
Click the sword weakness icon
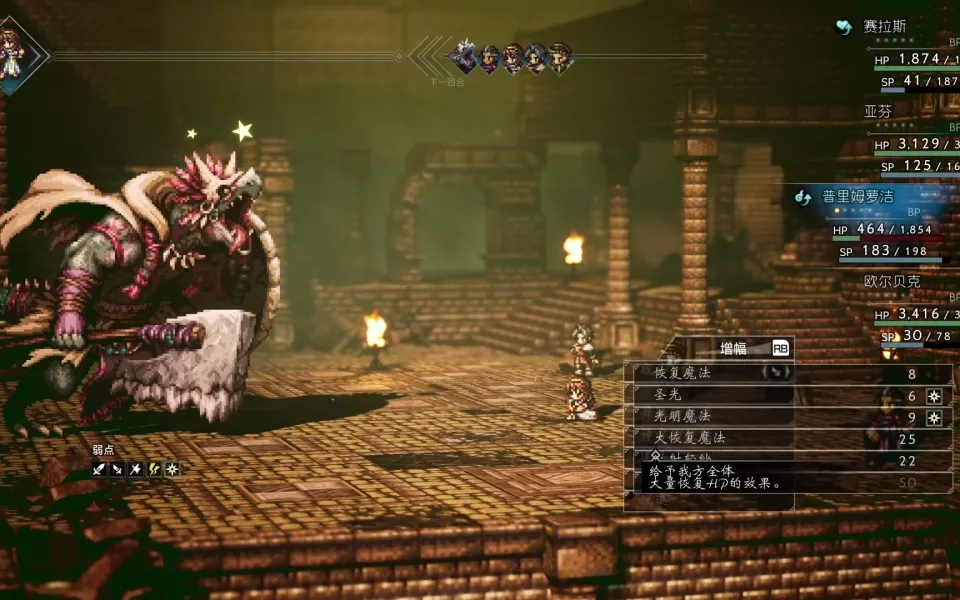(99, 469)
